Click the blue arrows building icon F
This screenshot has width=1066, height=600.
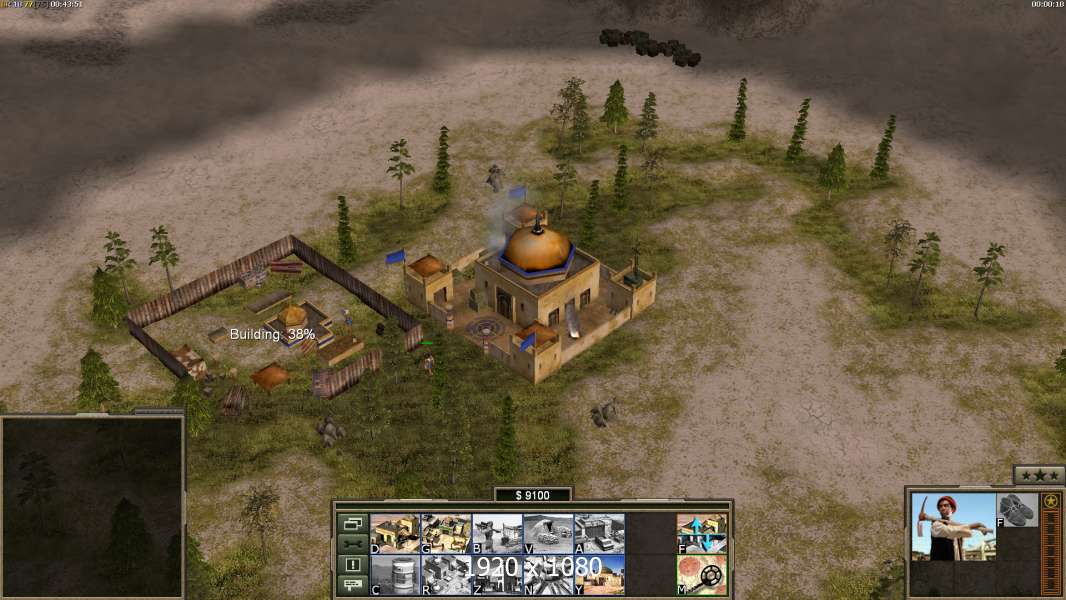tap(702, 533)
